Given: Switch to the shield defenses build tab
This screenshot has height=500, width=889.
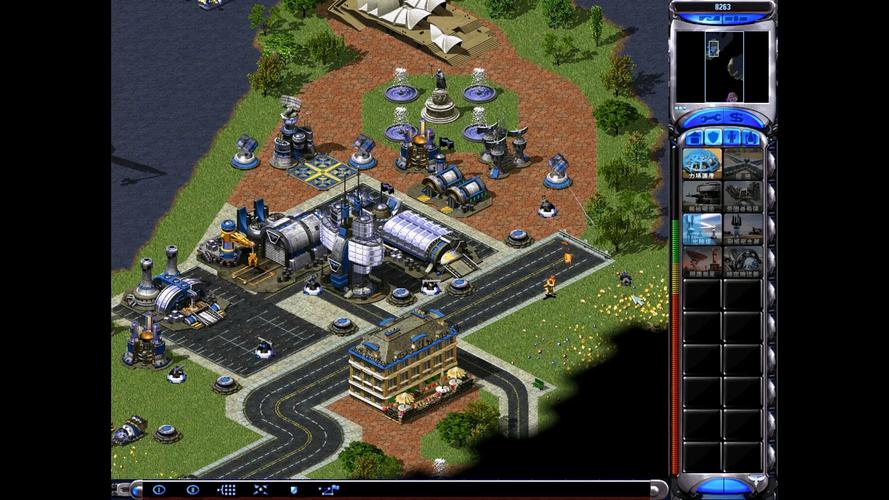Looking at the screenshot, I should (x=713, y=137).
